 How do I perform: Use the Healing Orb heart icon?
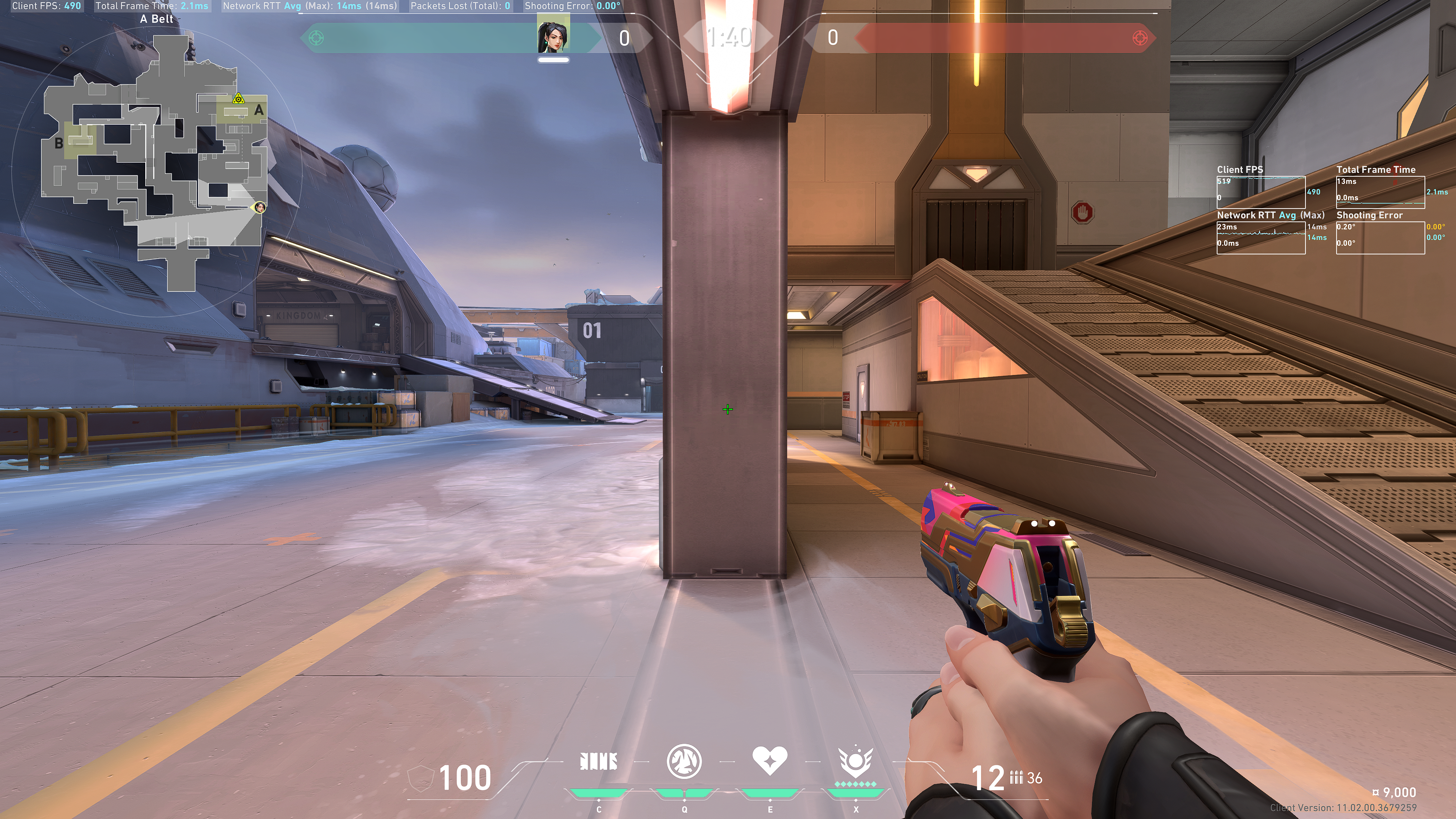point(769,761)
